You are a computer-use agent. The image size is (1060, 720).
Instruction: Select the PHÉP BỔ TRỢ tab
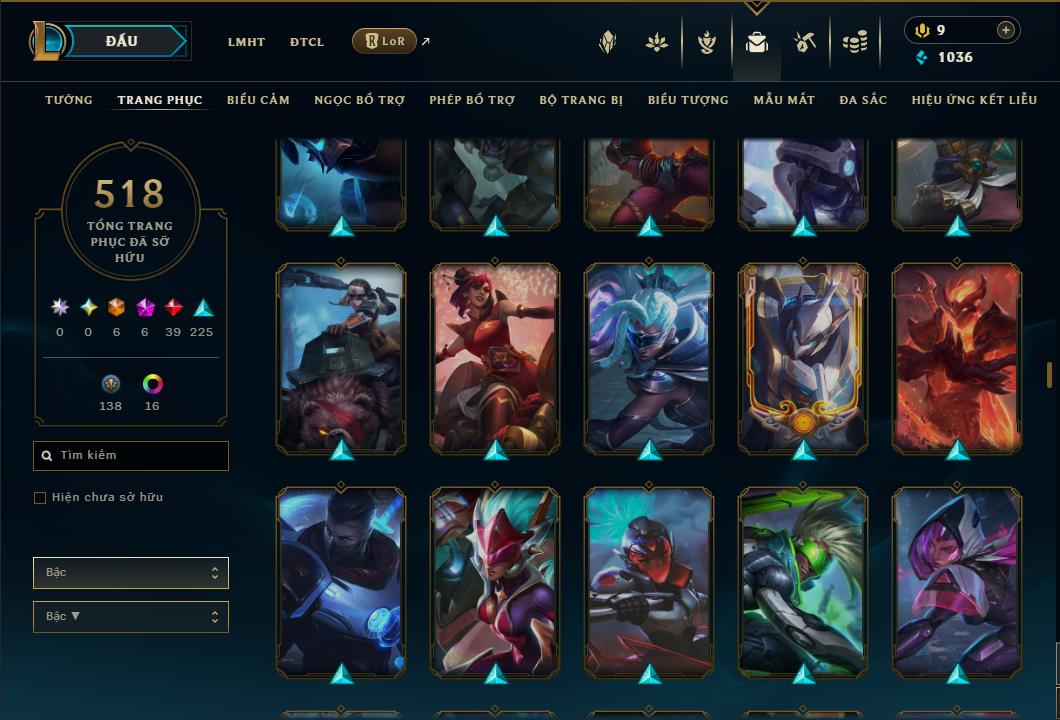point(472,100)
